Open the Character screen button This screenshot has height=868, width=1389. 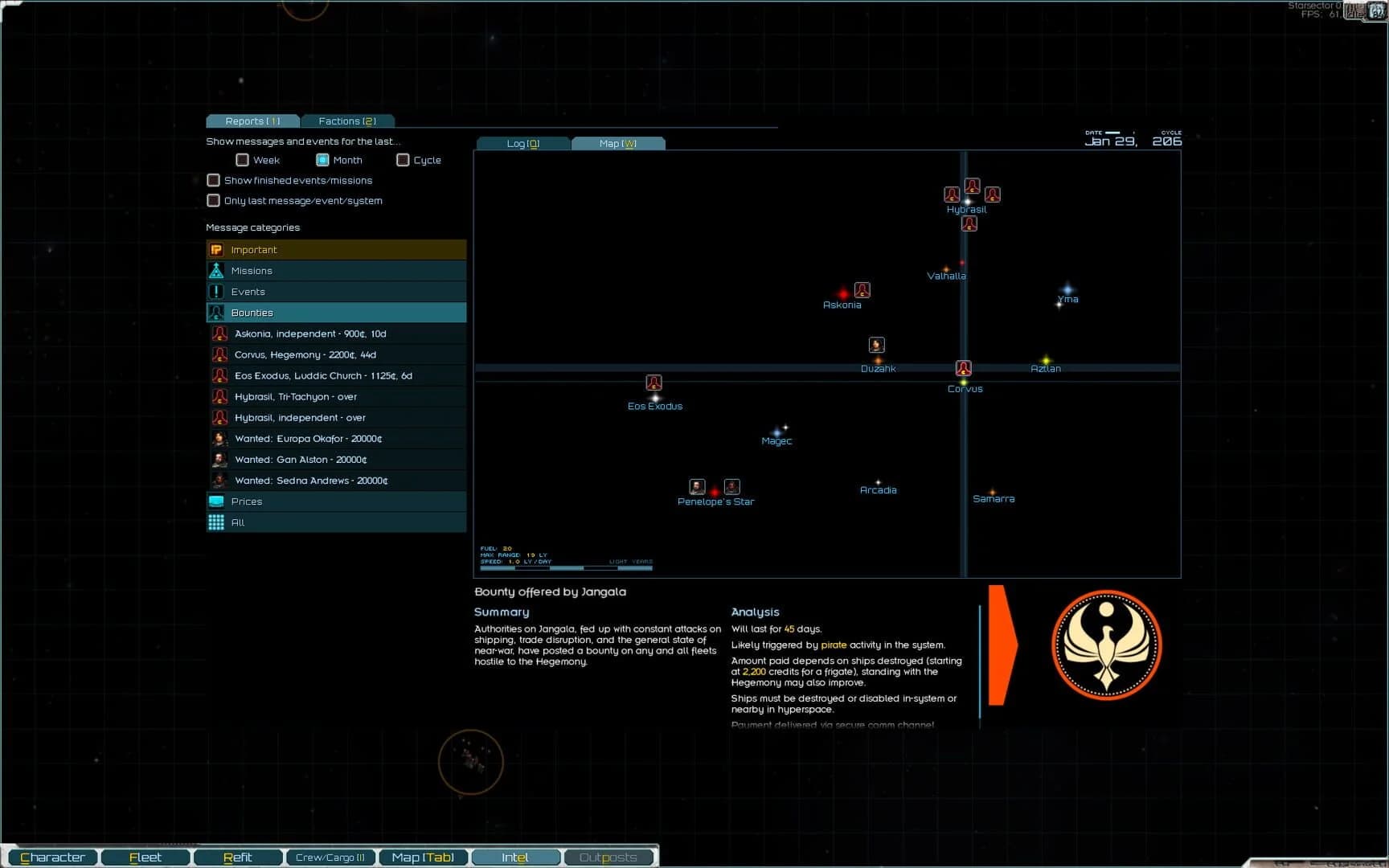click(x=53, y=857)
